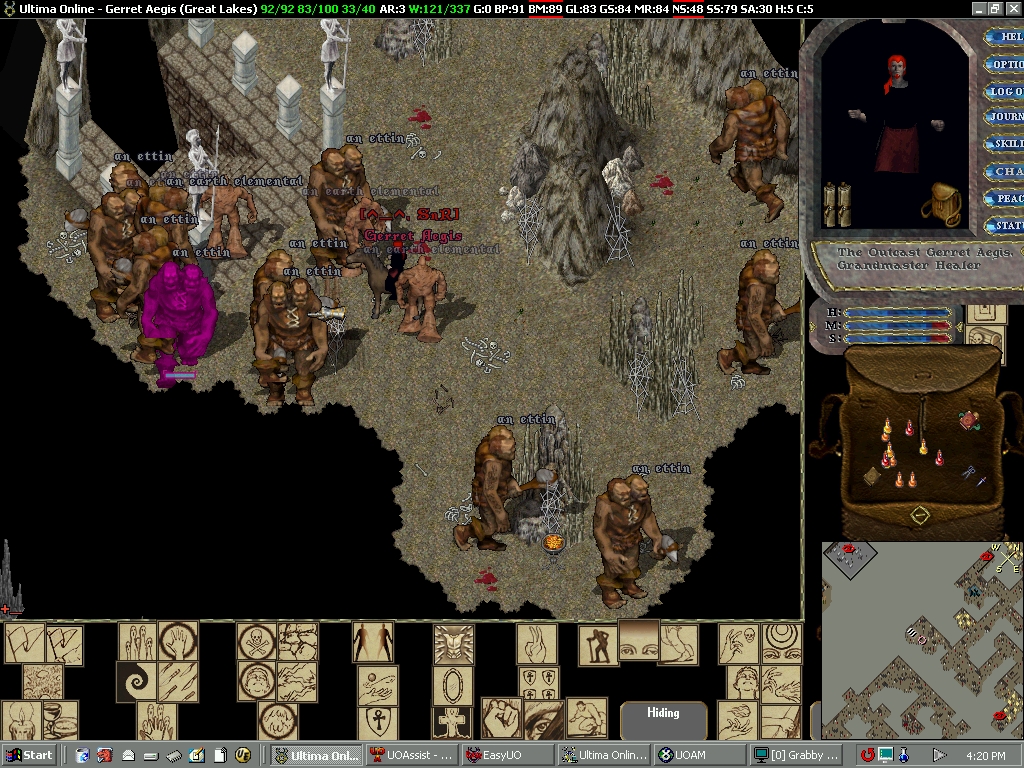Cast the ankh shield spell icon
This screenshot has height=768, width=1024.
[377, 722]
